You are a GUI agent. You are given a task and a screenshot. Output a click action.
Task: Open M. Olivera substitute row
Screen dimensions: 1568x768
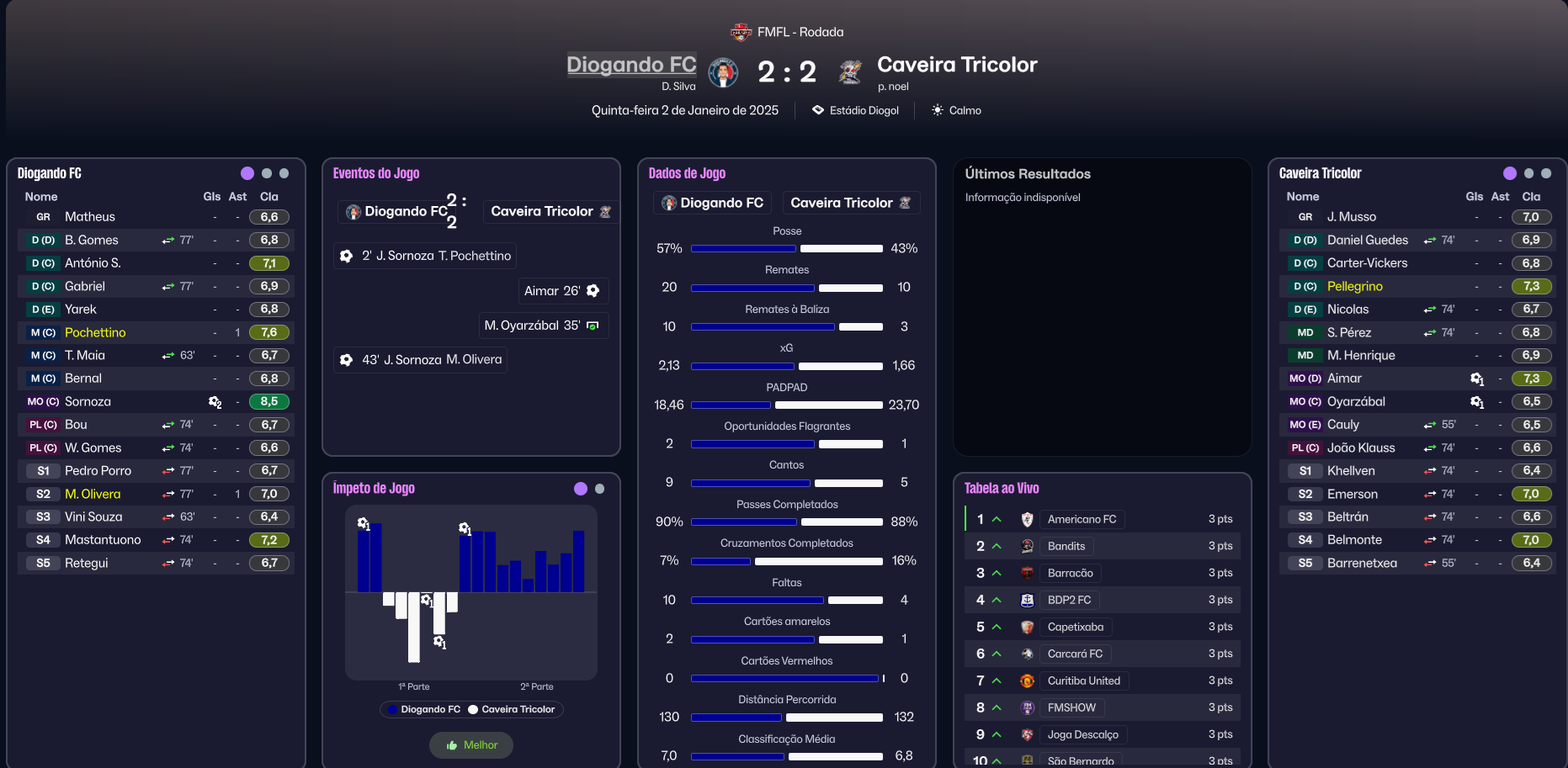(93, 494)
